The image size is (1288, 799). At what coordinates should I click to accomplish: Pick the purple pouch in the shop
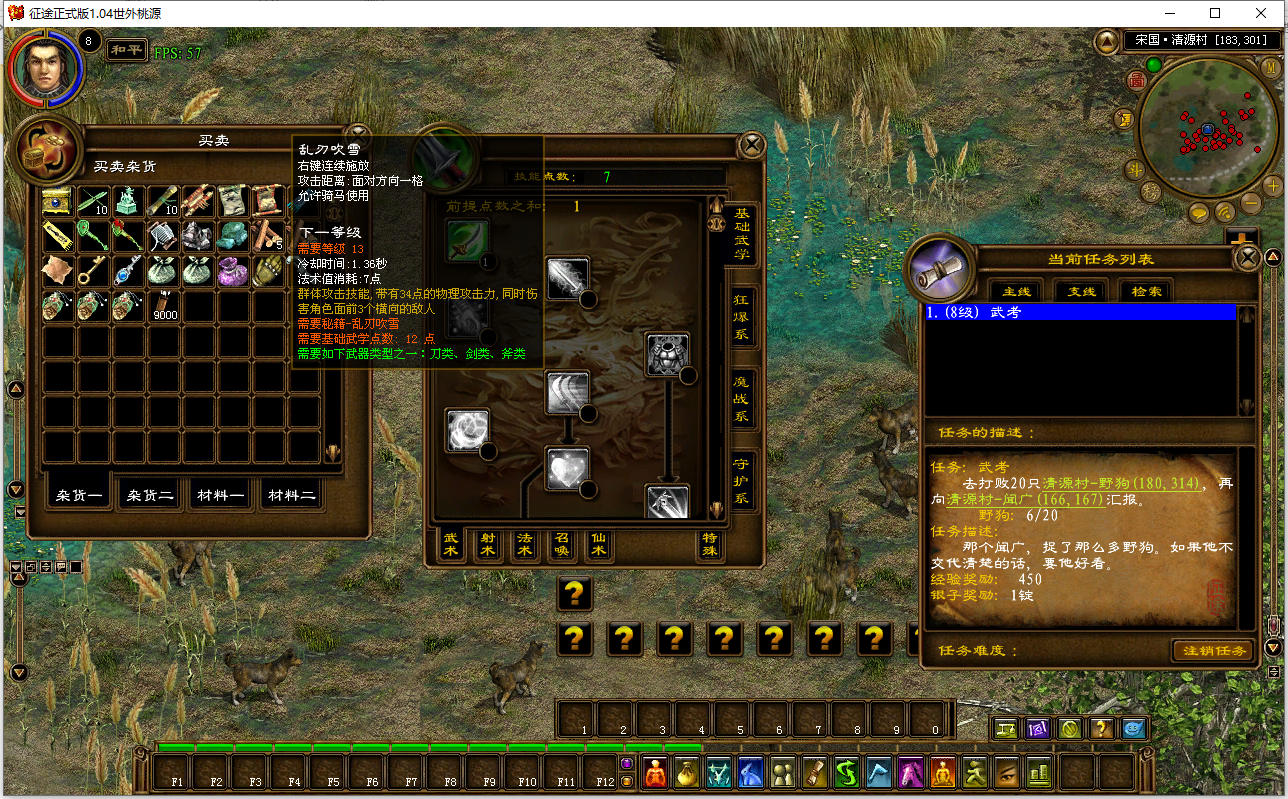coord(231,270)
